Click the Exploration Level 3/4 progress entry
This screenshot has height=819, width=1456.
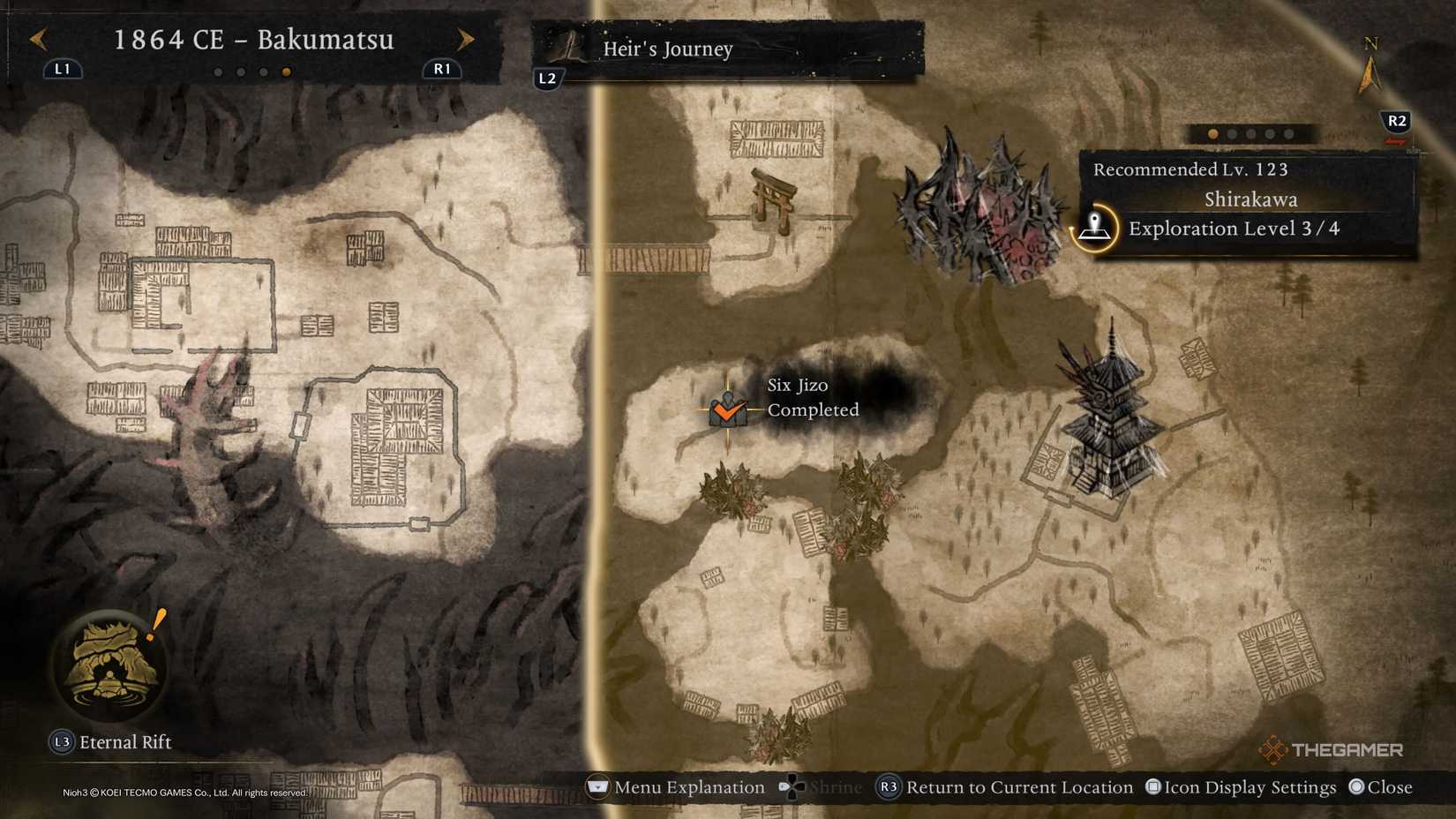point(1235,229)
